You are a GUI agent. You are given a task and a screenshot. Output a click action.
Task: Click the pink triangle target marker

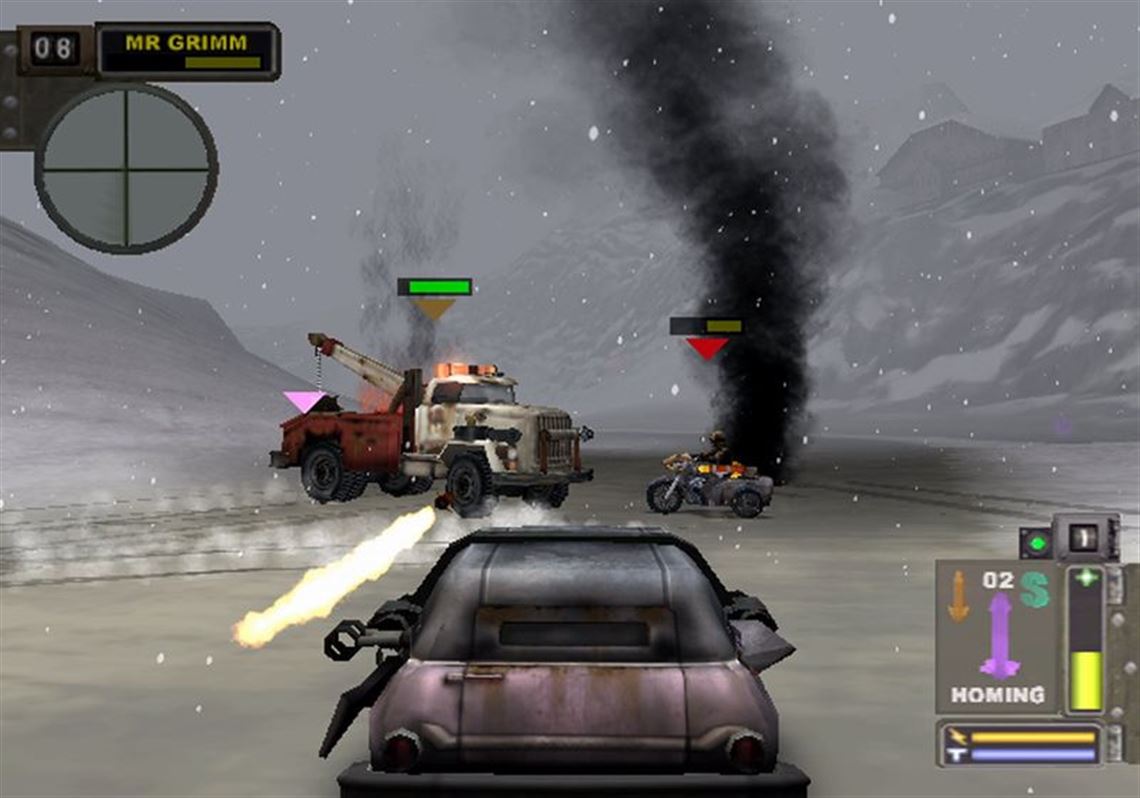click(304, 402)
